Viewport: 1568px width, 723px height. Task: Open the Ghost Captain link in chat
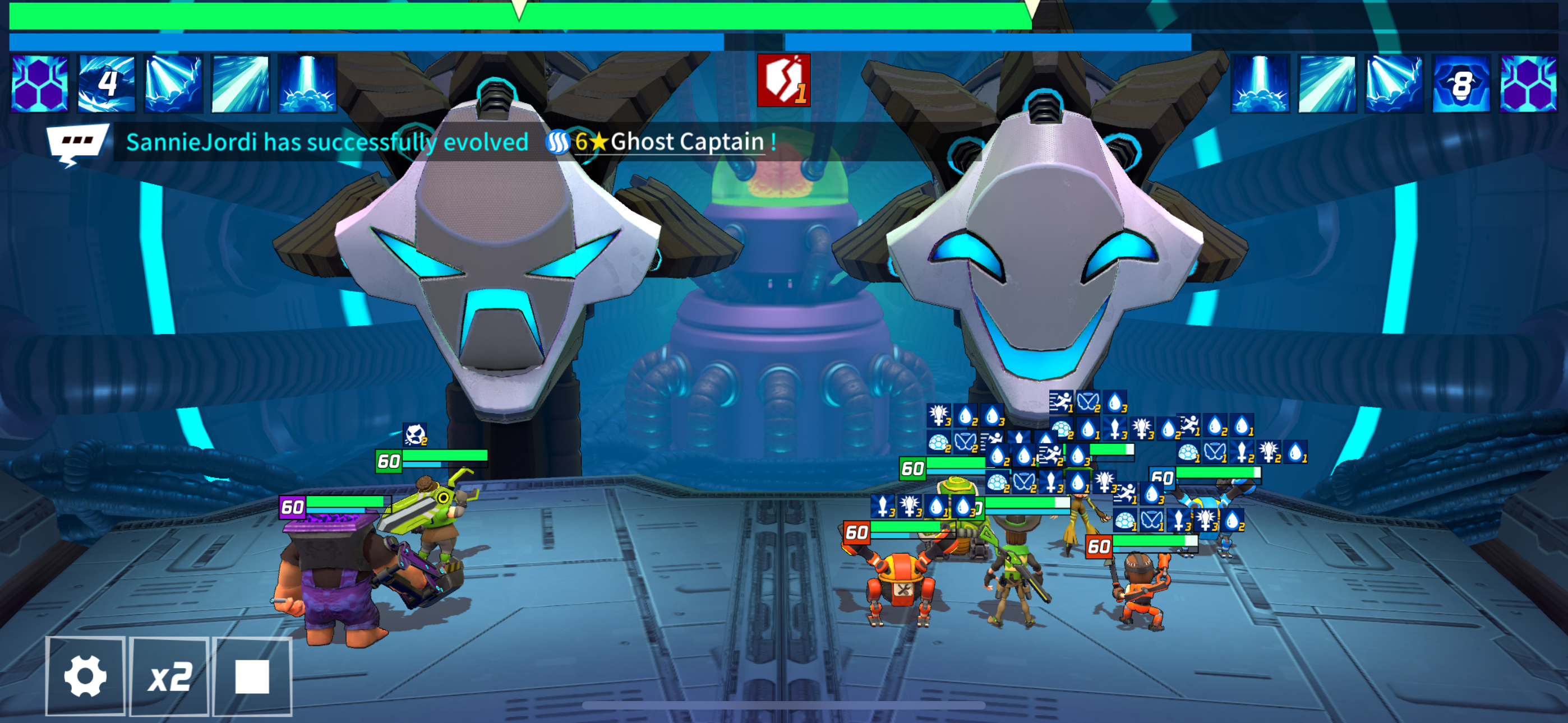(x=686, y=142)
